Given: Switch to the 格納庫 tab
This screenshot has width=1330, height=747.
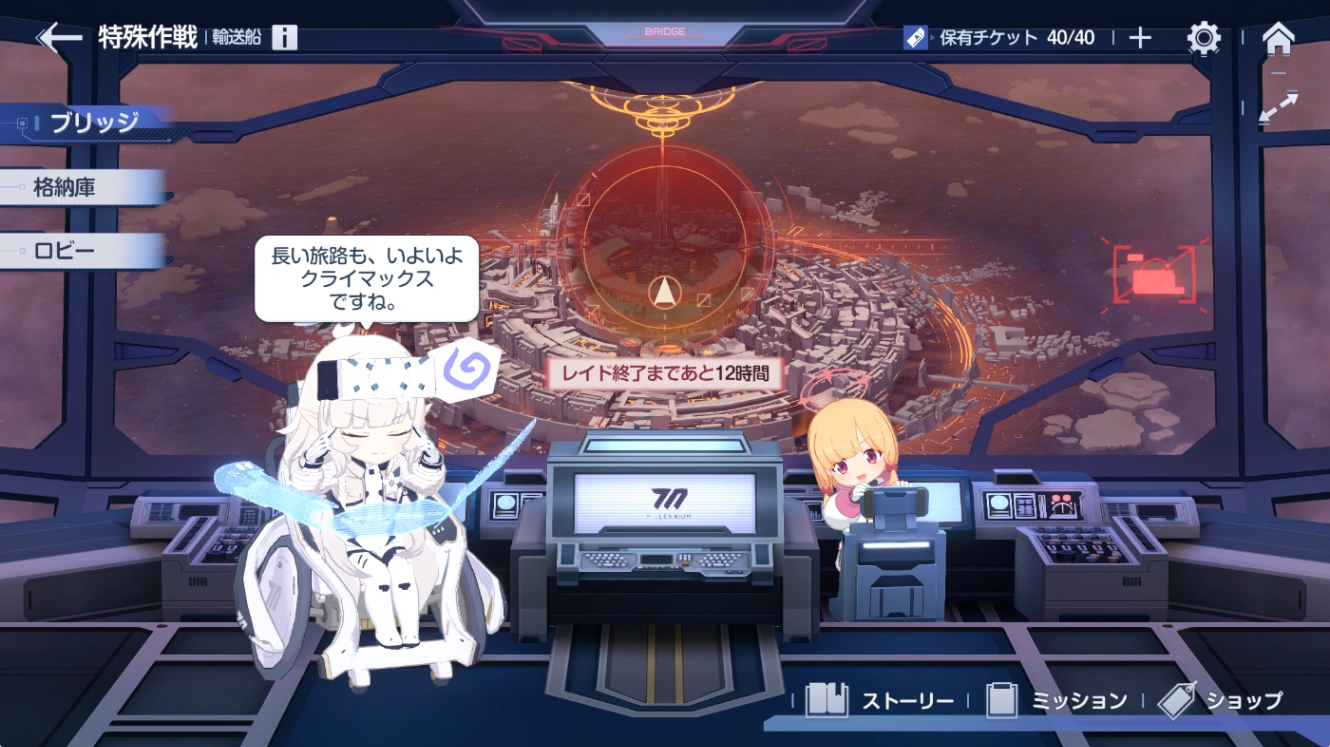Looking at the screenshot, I should pos(66,187).
